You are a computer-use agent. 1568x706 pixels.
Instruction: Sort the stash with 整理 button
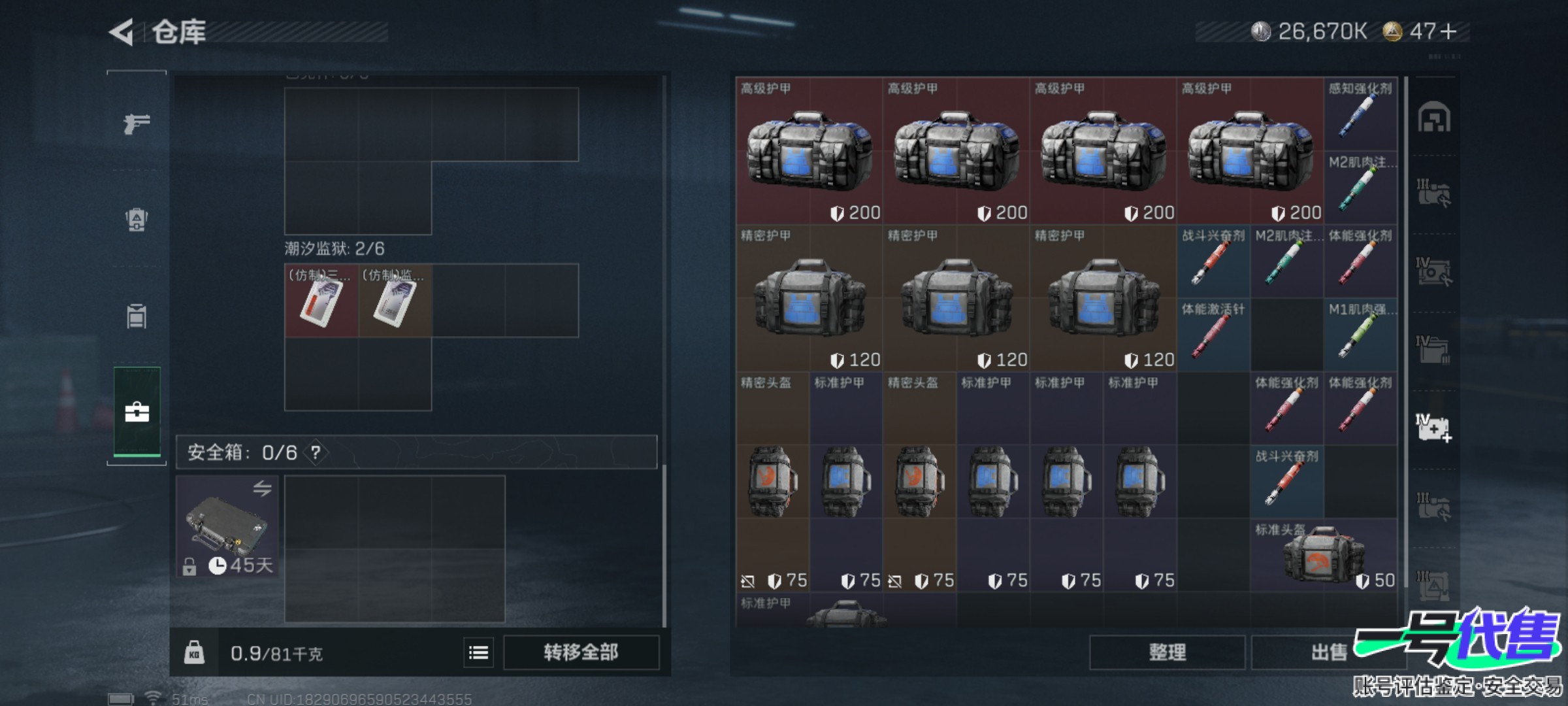(x=1167, y=652)
